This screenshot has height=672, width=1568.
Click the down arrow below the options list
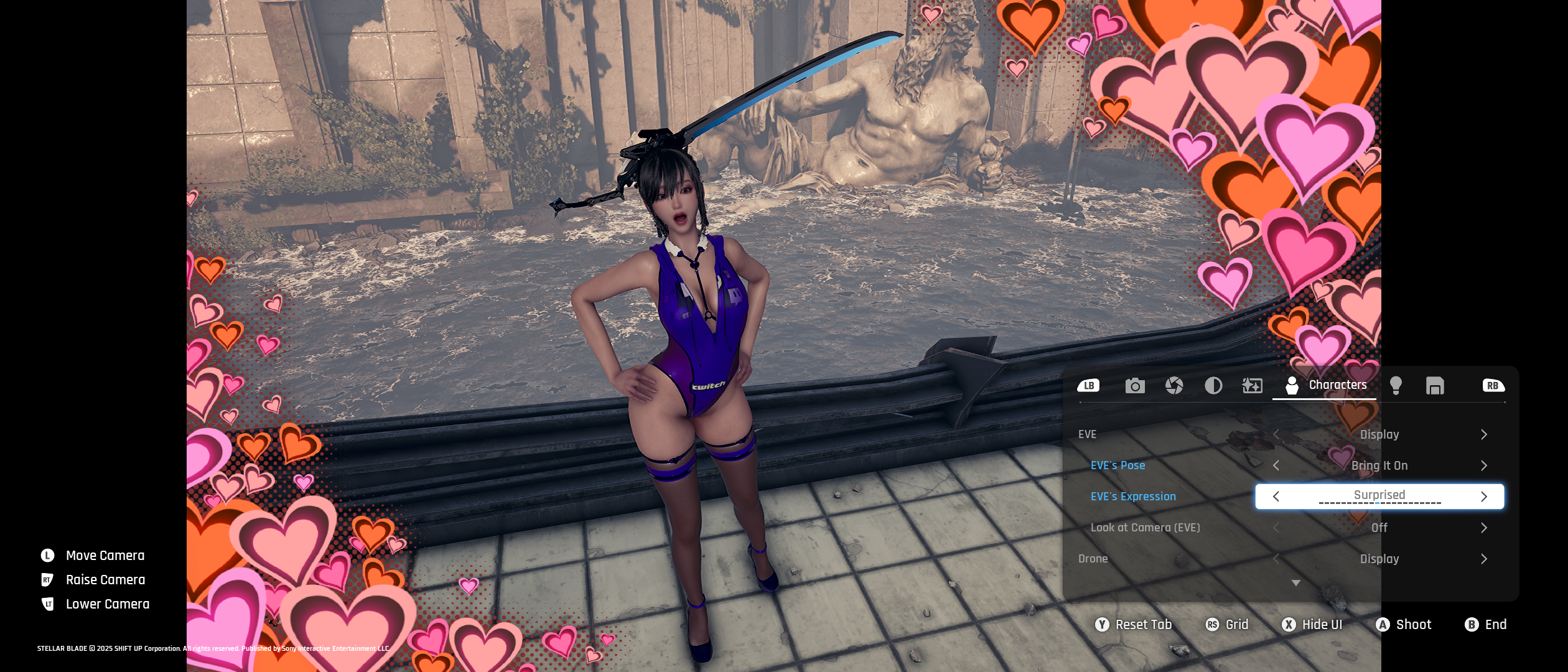point(1296,583)
